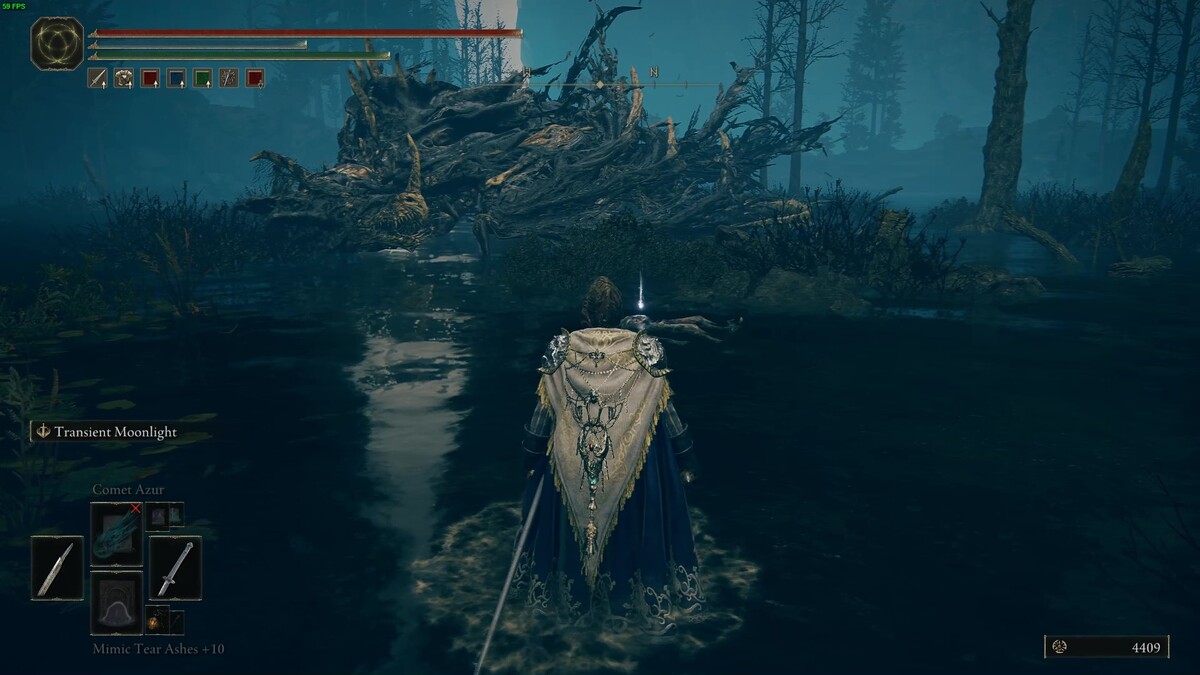Inspect the blue square status icon
Viewport: 1200px width, 675px height.
click(176, 78)
